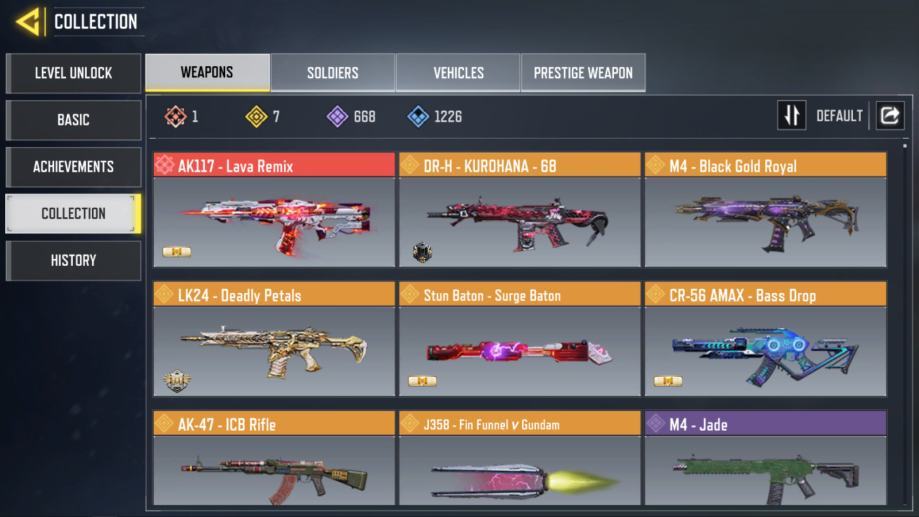Open the Level Unlock menu

(73, 73)
